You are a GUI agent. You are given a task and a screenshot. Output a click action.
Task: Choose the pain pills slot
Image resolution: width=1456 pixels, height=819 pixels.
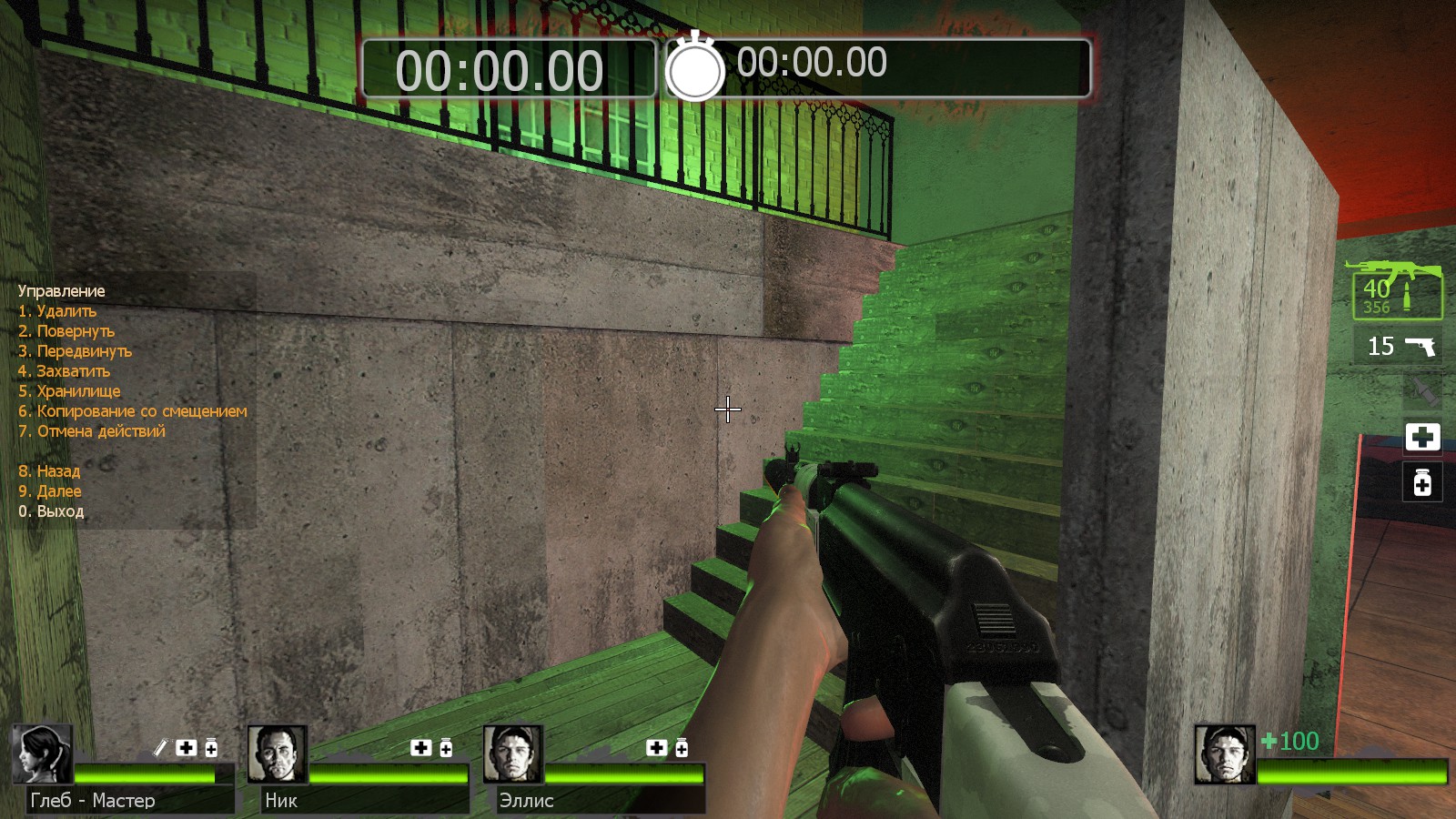1422,482
